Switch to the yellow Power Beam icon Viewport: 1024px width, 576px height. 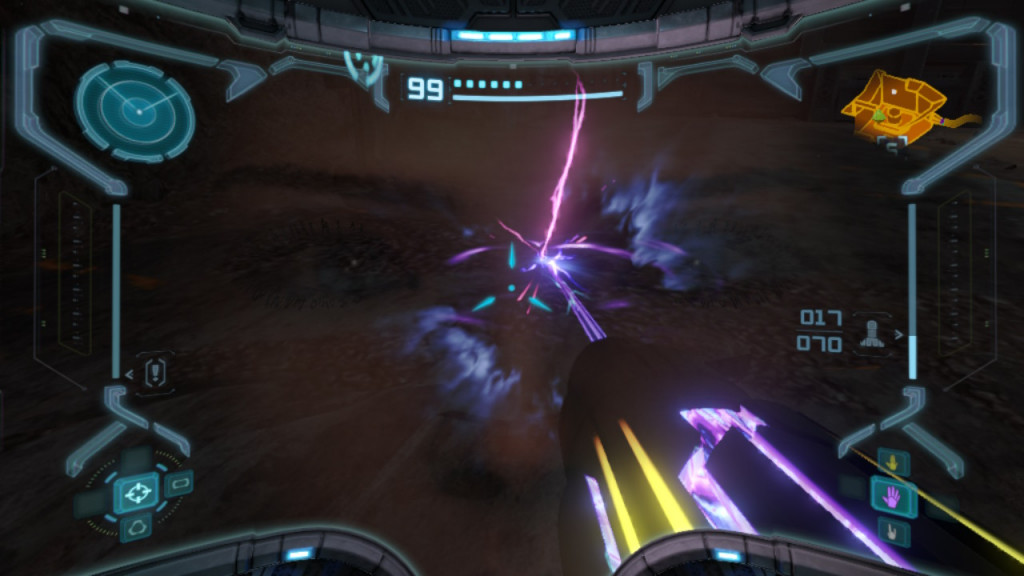point(892,462)
